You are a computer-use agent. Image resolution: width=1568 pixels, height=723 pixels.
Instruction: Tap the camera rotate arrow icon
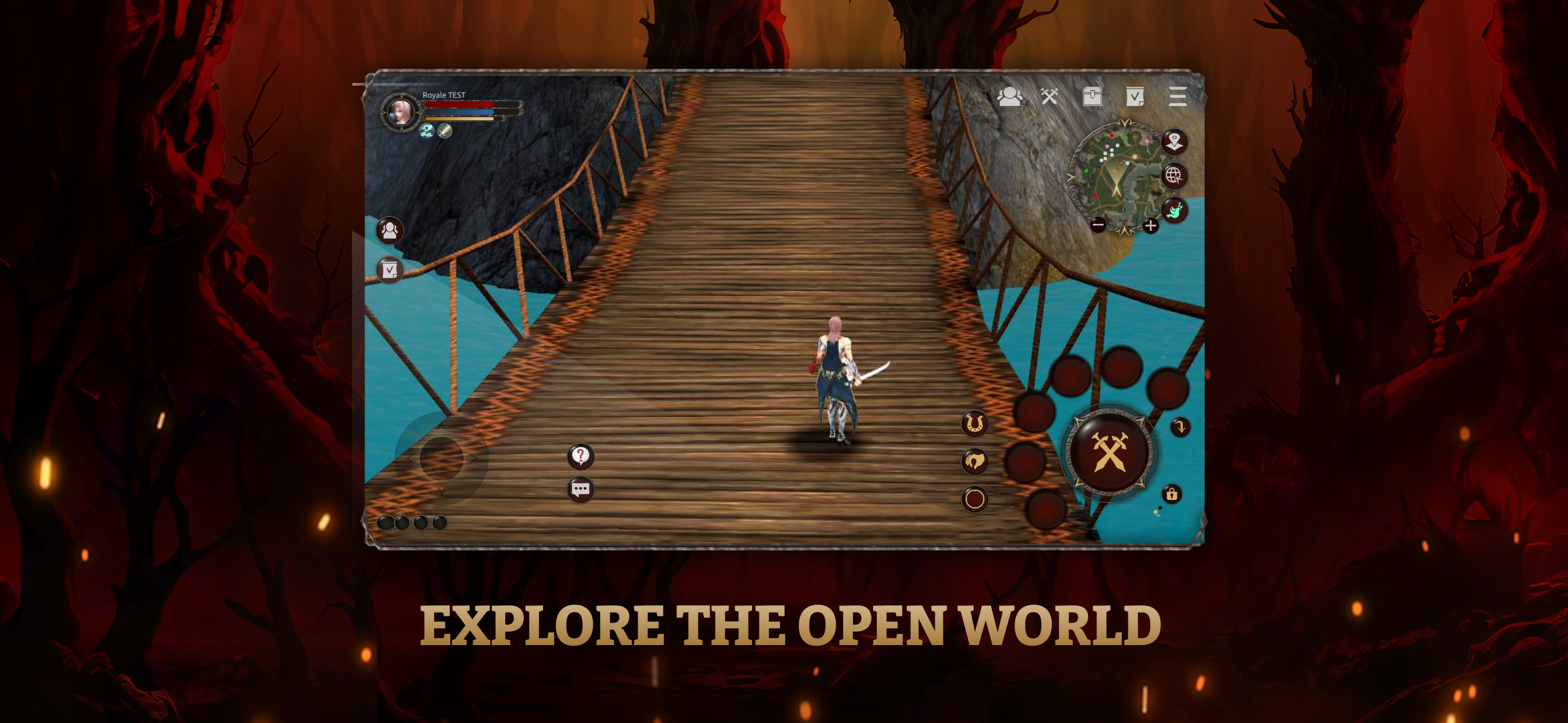click(1181, 428)
